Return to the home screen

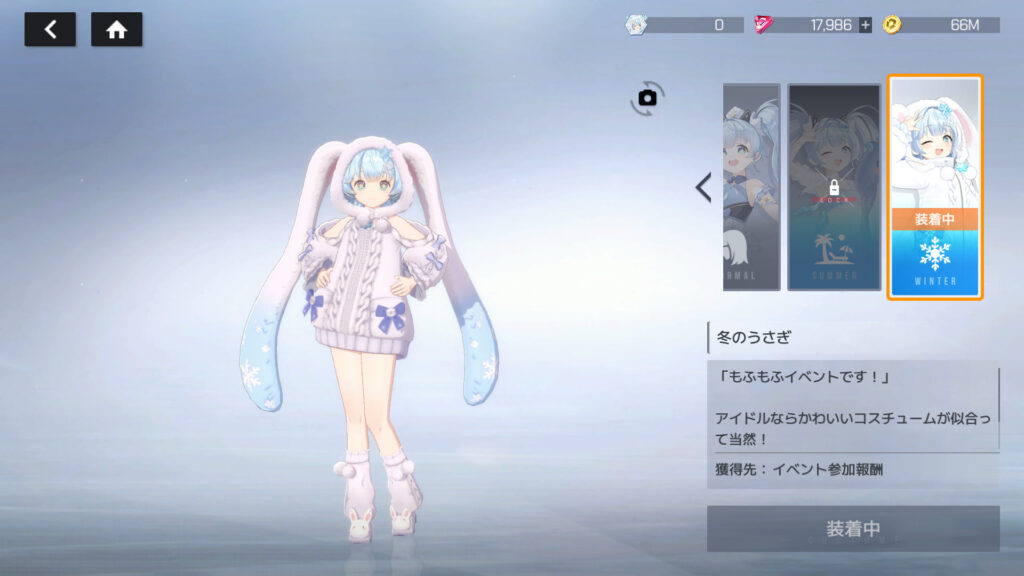[x=117, y=30]
